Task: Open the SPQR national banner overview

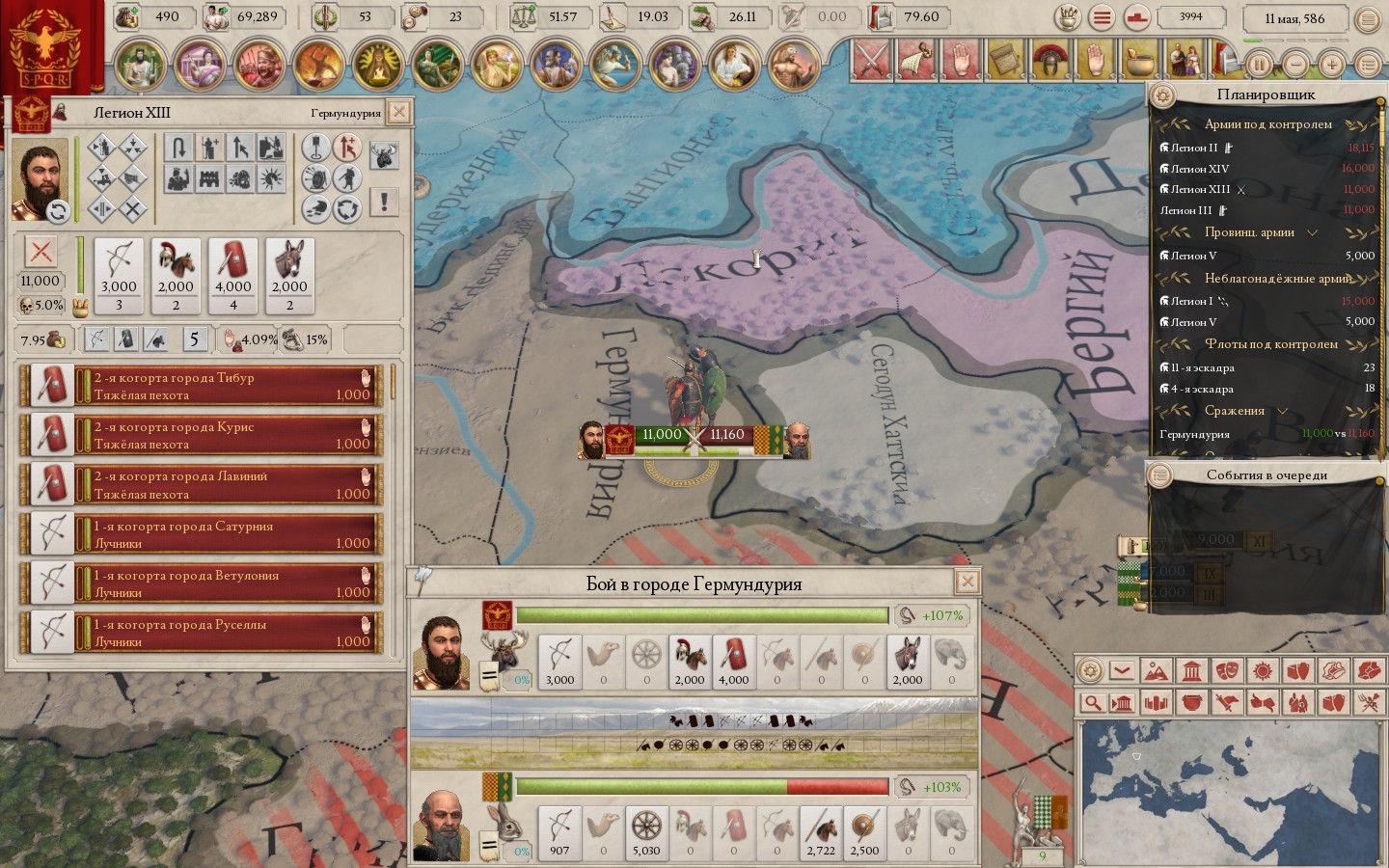Action: click(x=45, y=45)
